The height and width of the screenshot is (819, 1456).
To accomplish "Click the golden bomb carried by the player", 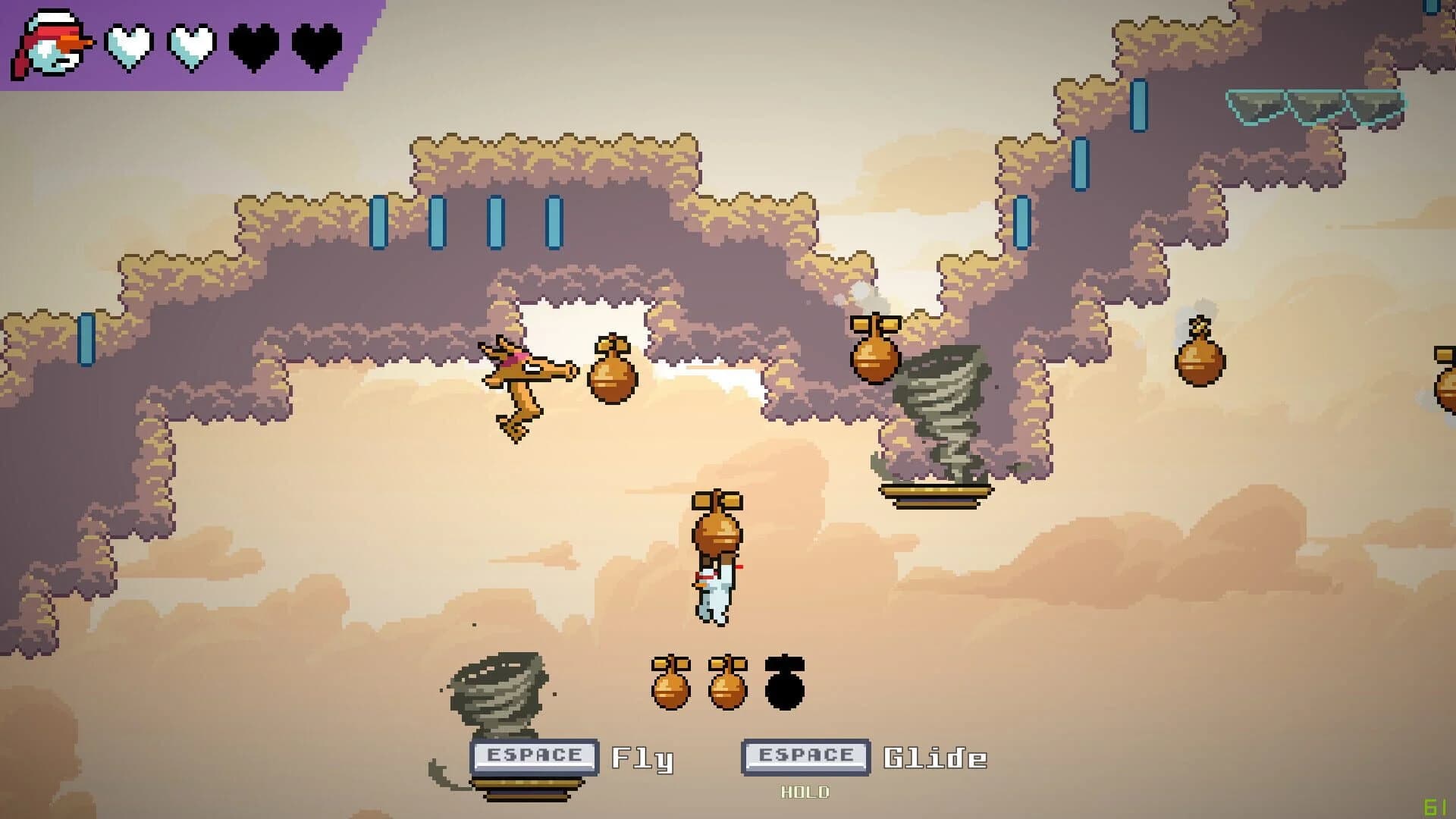I will pos(717,531).
